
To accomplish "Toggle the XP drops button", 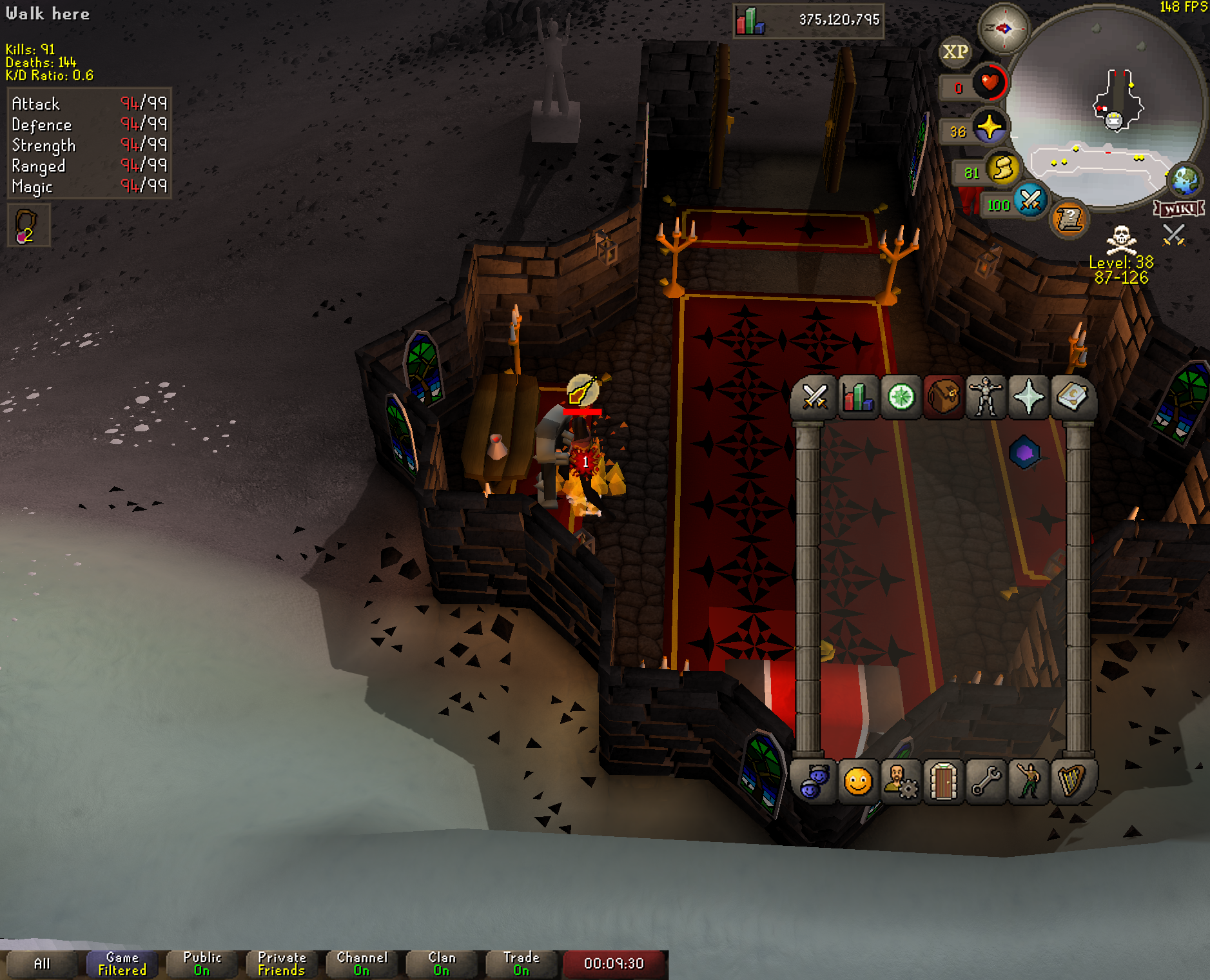I will (955, 52).
